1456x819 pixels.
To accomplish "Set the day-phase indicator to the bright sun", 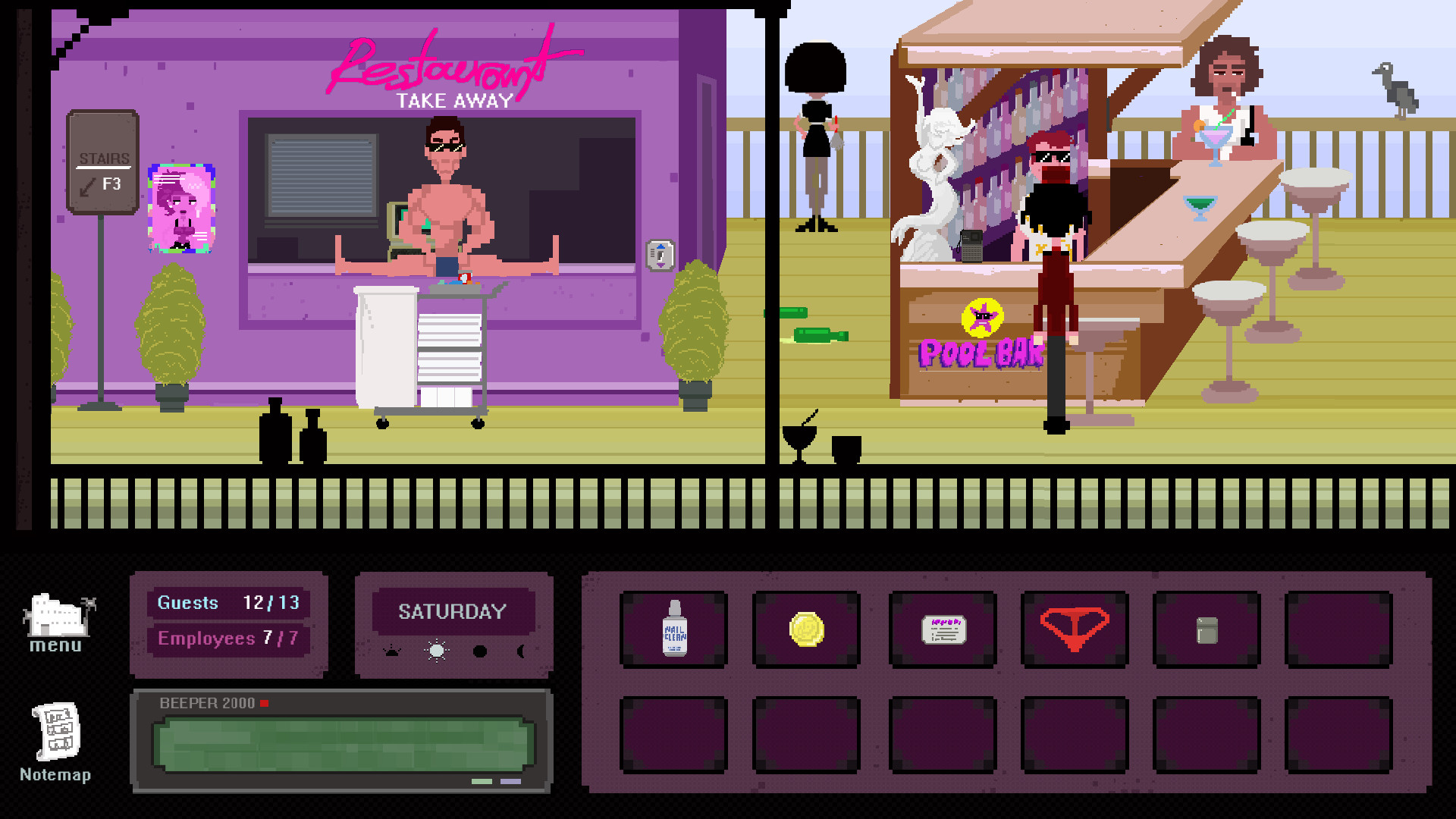I will pos(436,651).
